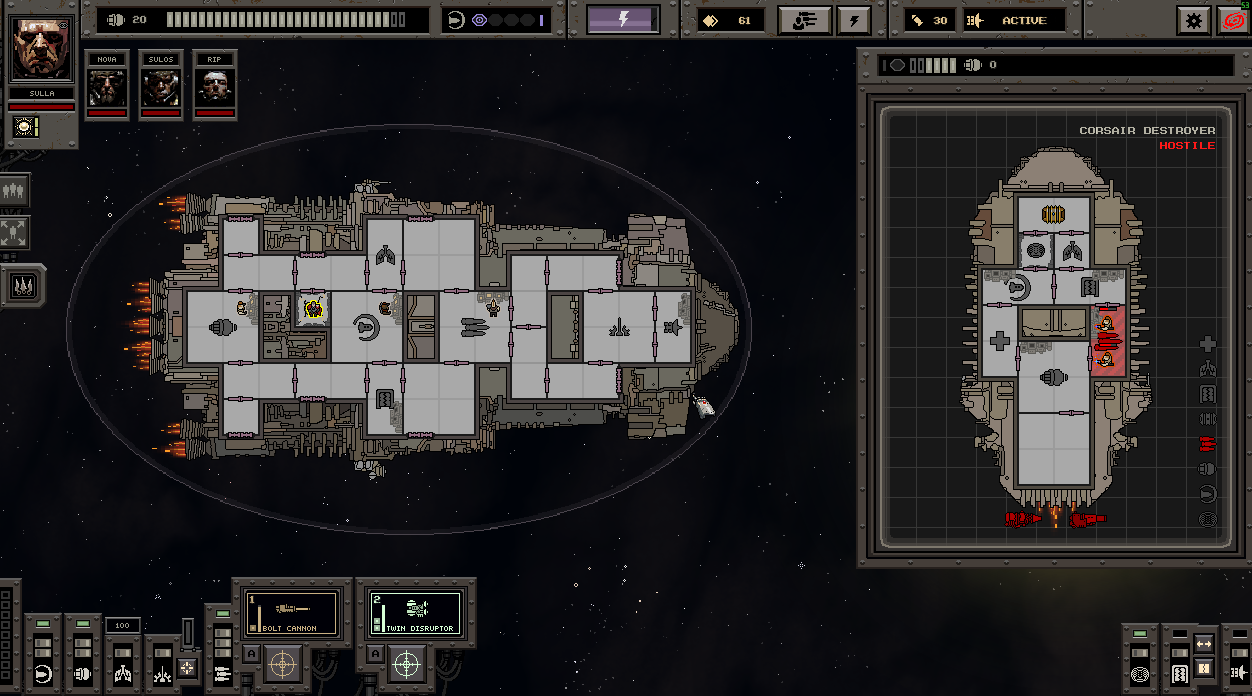
Task: Select crew member Nova's portrait
Action: point(107,87)
